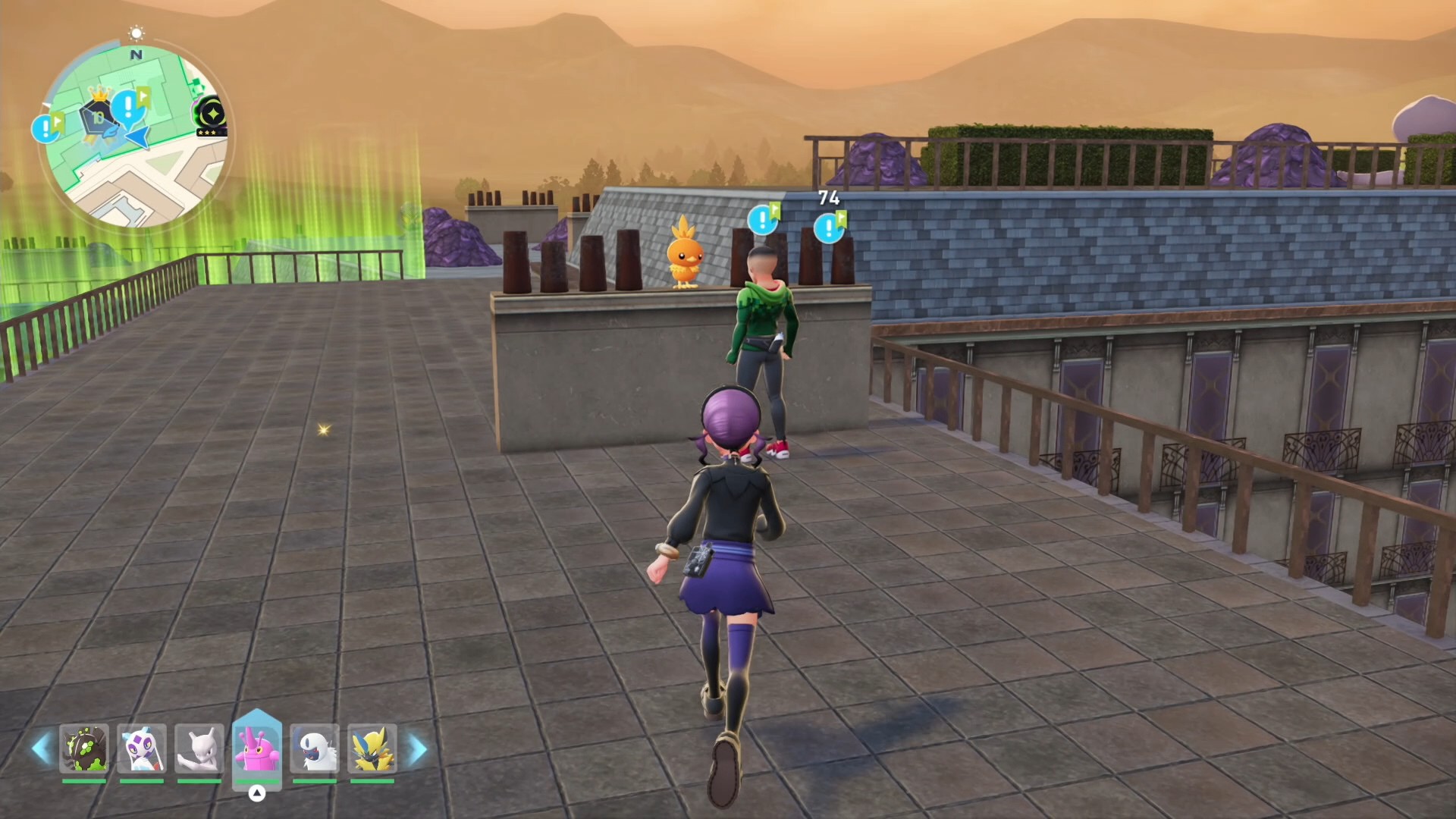The width and height of the screenshot is (1456, 819).
Task: Click the quest marker labeled 74
Action: 829,227
